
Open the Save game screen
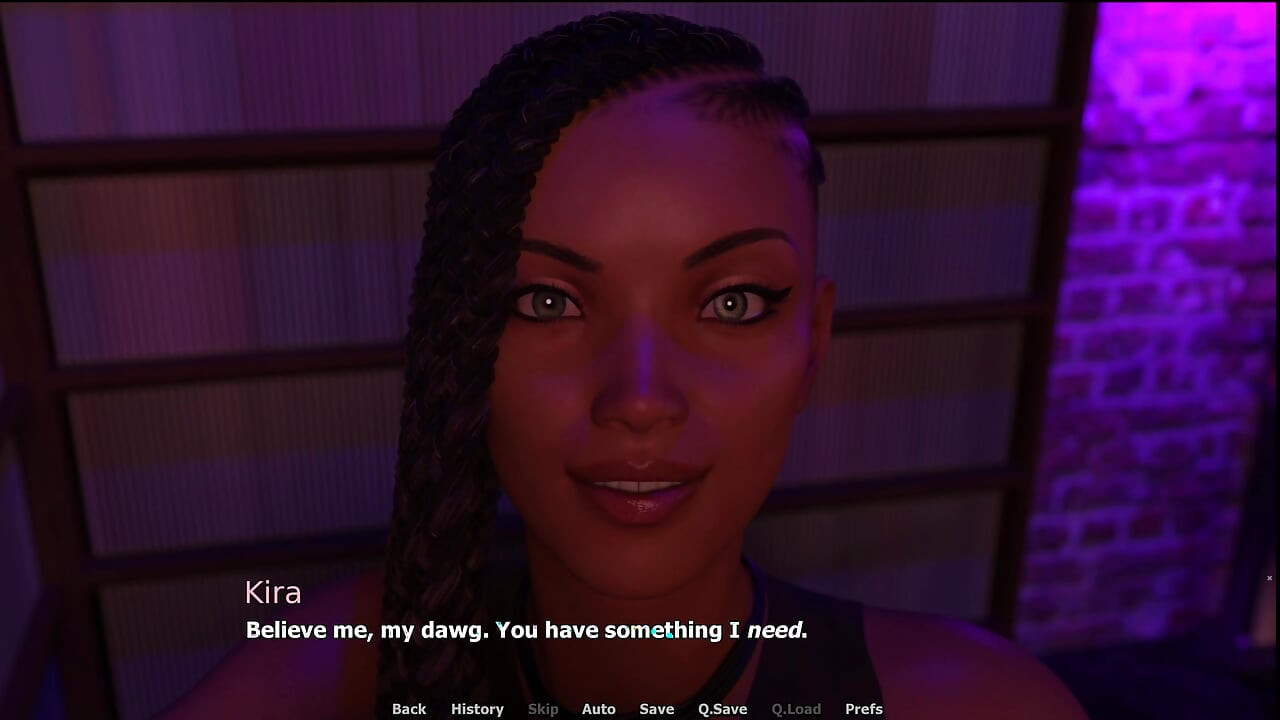point(656,709)
